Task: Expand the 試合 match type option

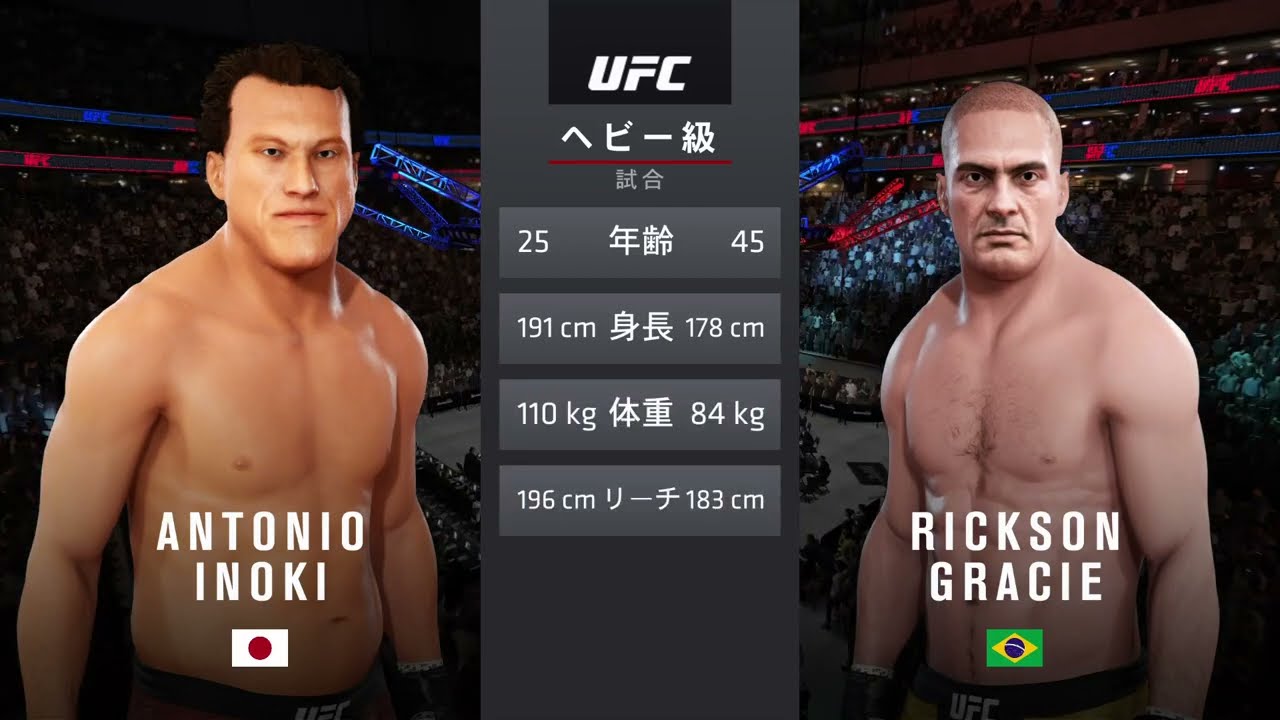Action: click(x=639, y=181)
